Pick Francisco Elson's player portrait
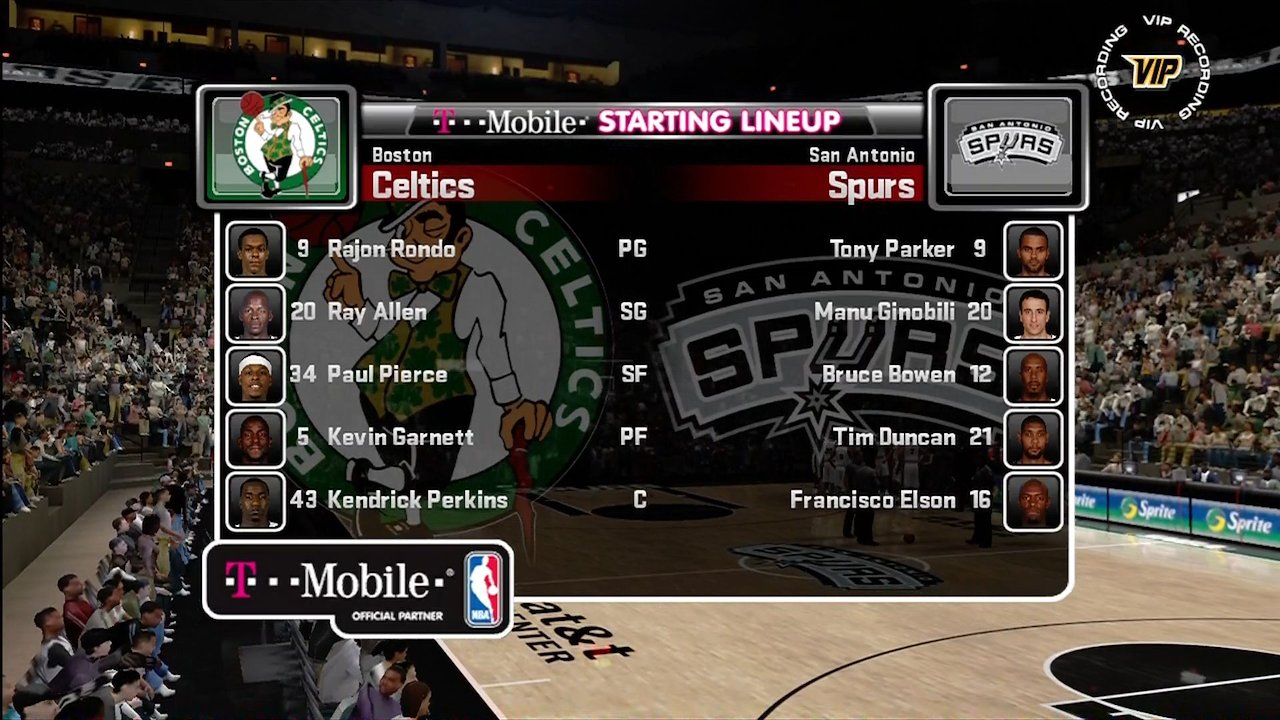1280x720 pixels. click(1033, 501)
